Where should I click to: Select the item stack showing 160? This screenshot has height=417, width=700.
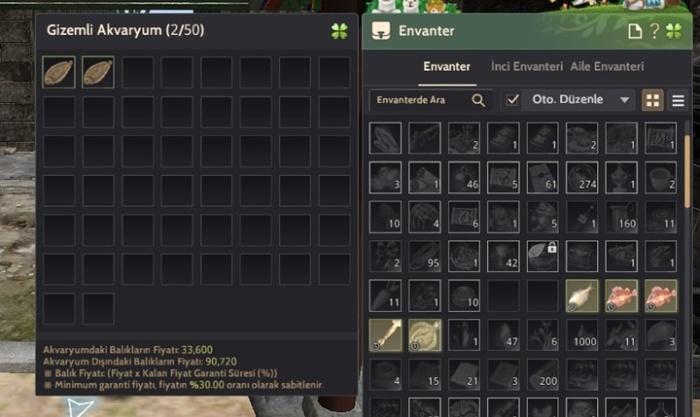[x=621, y=217]
